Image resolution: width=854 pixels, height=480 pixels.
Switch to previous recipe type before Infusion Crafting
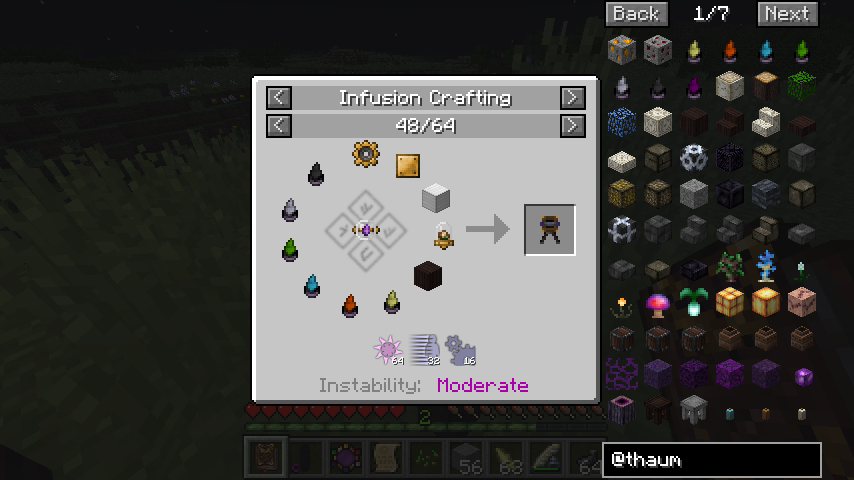[279, 97]
